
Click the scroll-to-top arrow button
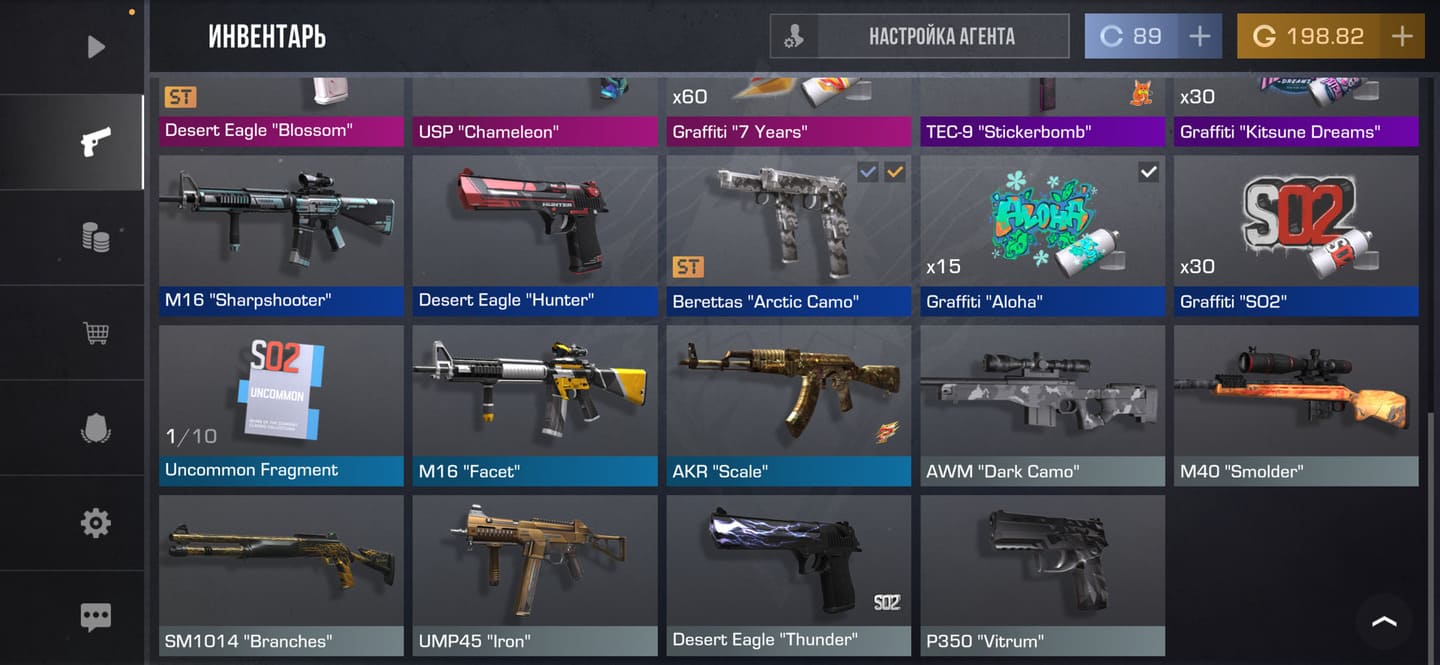click(x=1384, y=621)
